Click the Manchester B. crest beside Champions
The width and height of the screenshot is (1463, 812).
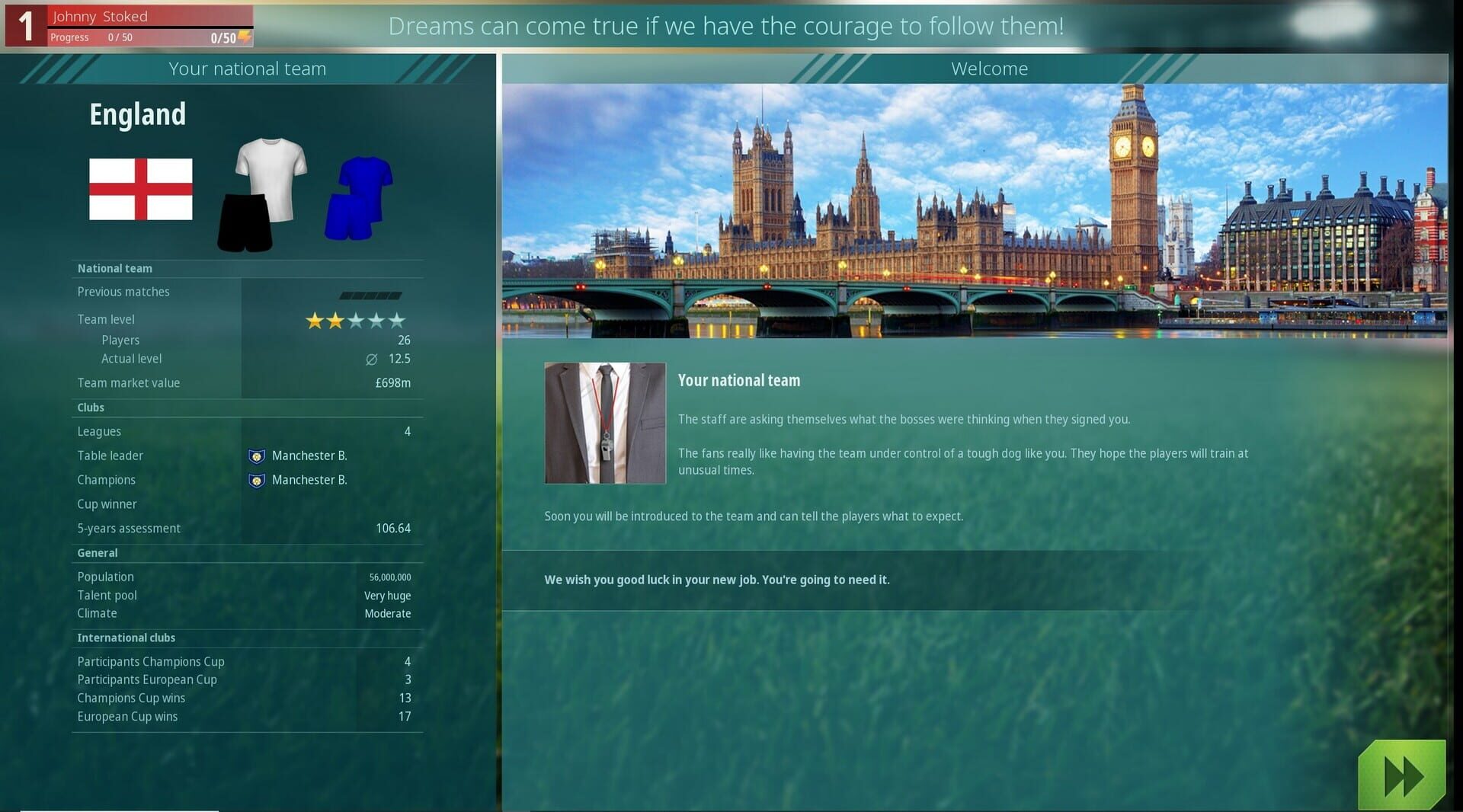coord(257,480)
